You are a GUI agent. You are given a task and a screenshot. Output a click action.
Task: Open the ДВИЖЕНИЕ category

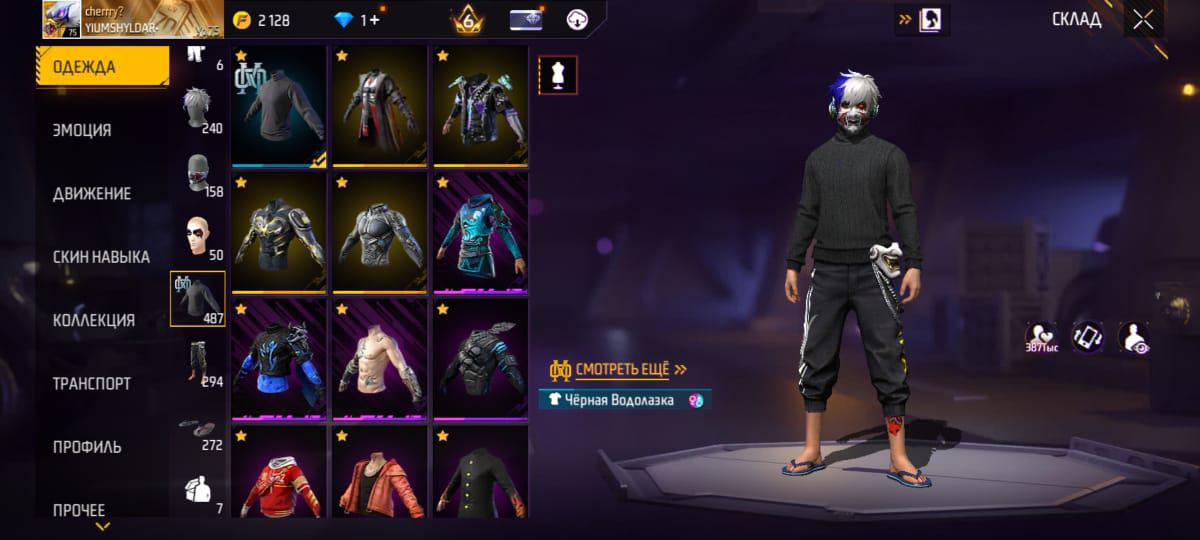(x=92, y=193)
